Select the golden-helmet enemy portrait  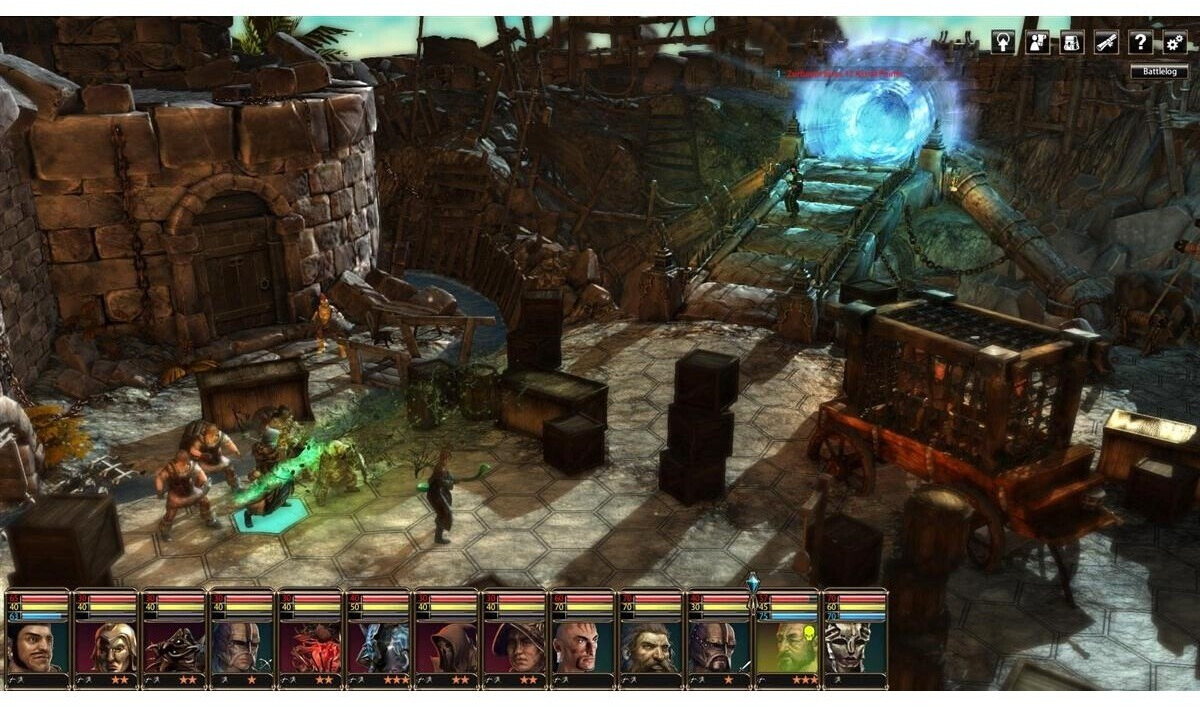(105, 647)
